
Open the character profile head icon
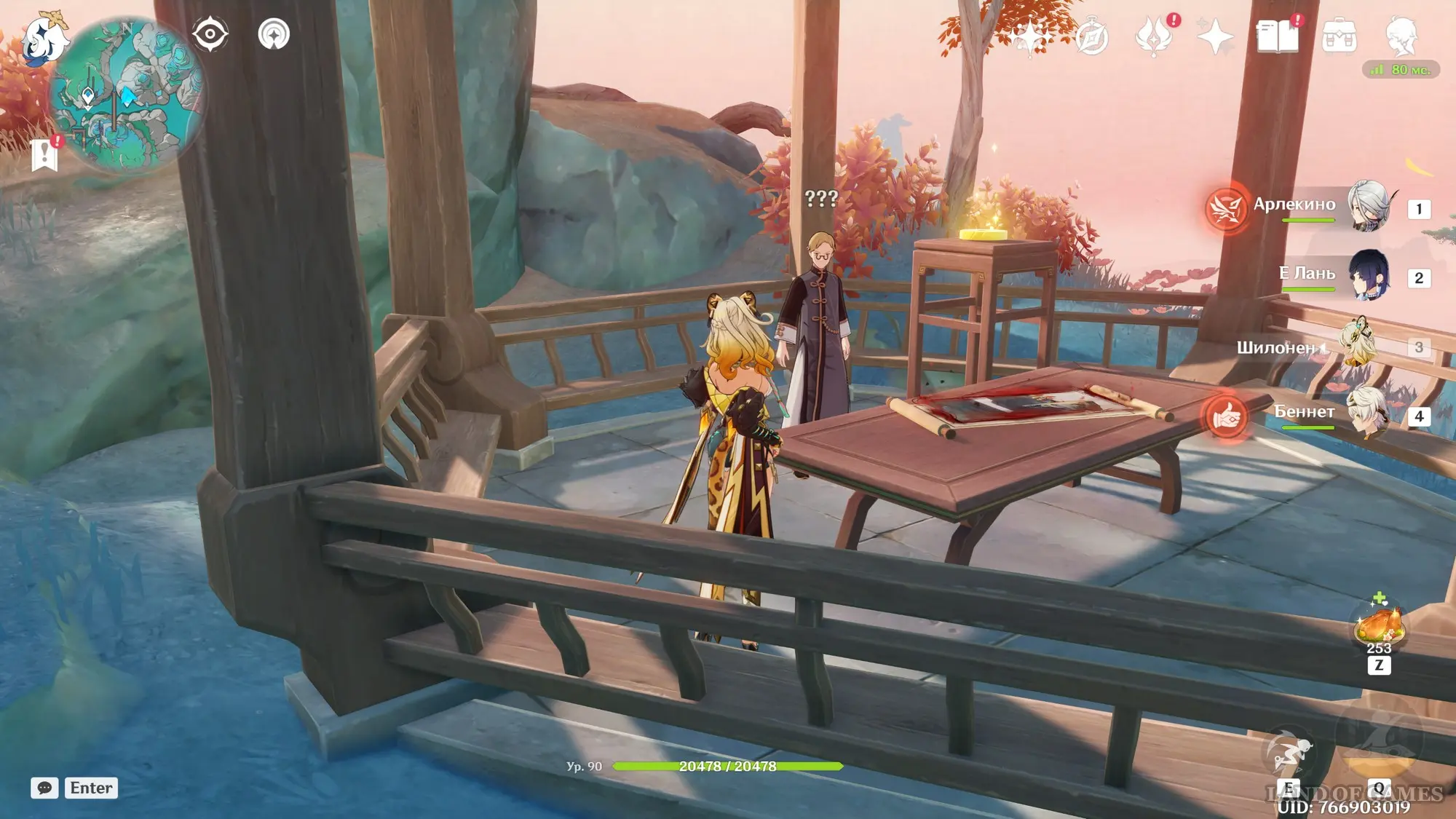point(1401,37)
